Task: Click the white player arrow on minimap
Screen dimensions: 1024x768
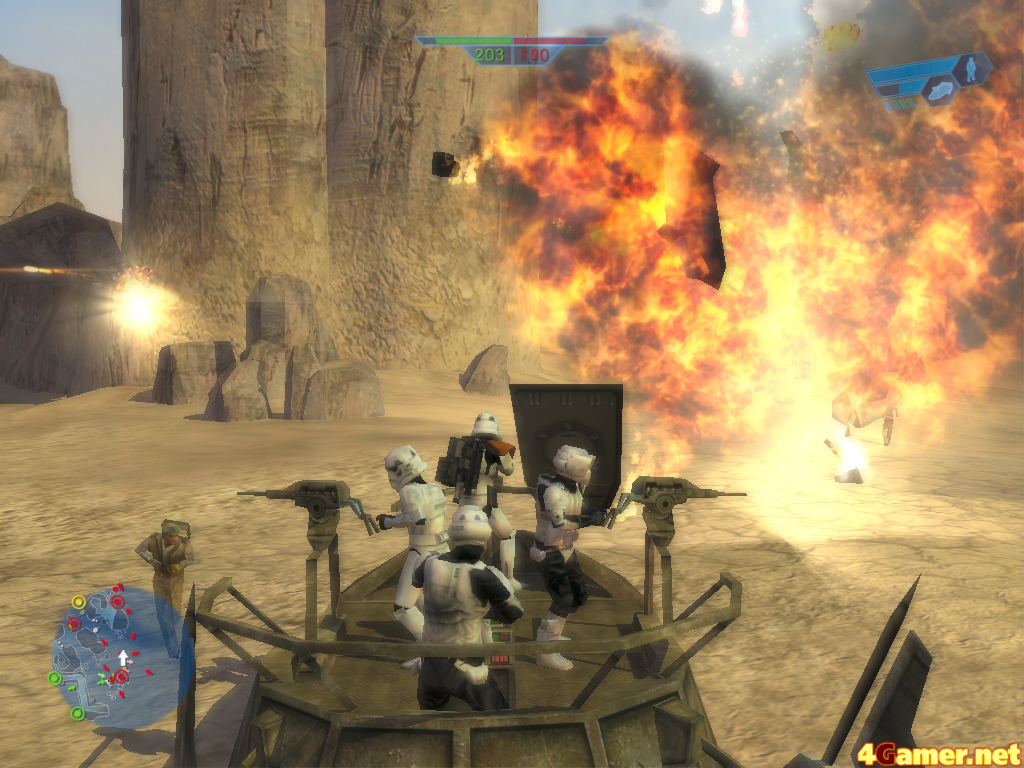Action: tap(123, 657)
